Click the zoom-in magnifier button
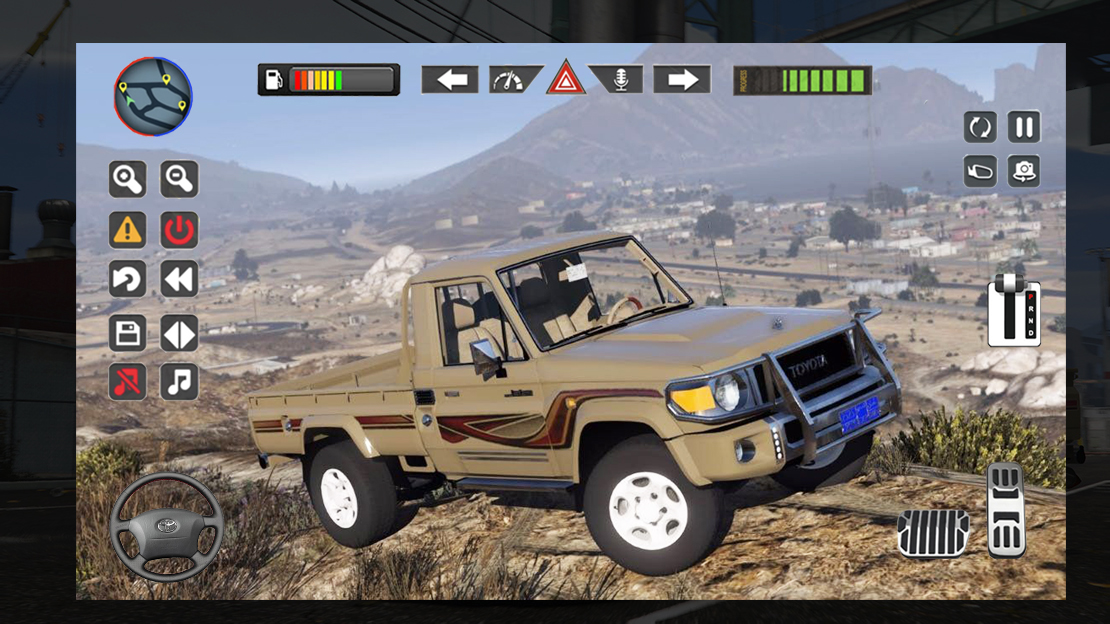Viewport: 1110px width, 624px height. pos(127,179)
